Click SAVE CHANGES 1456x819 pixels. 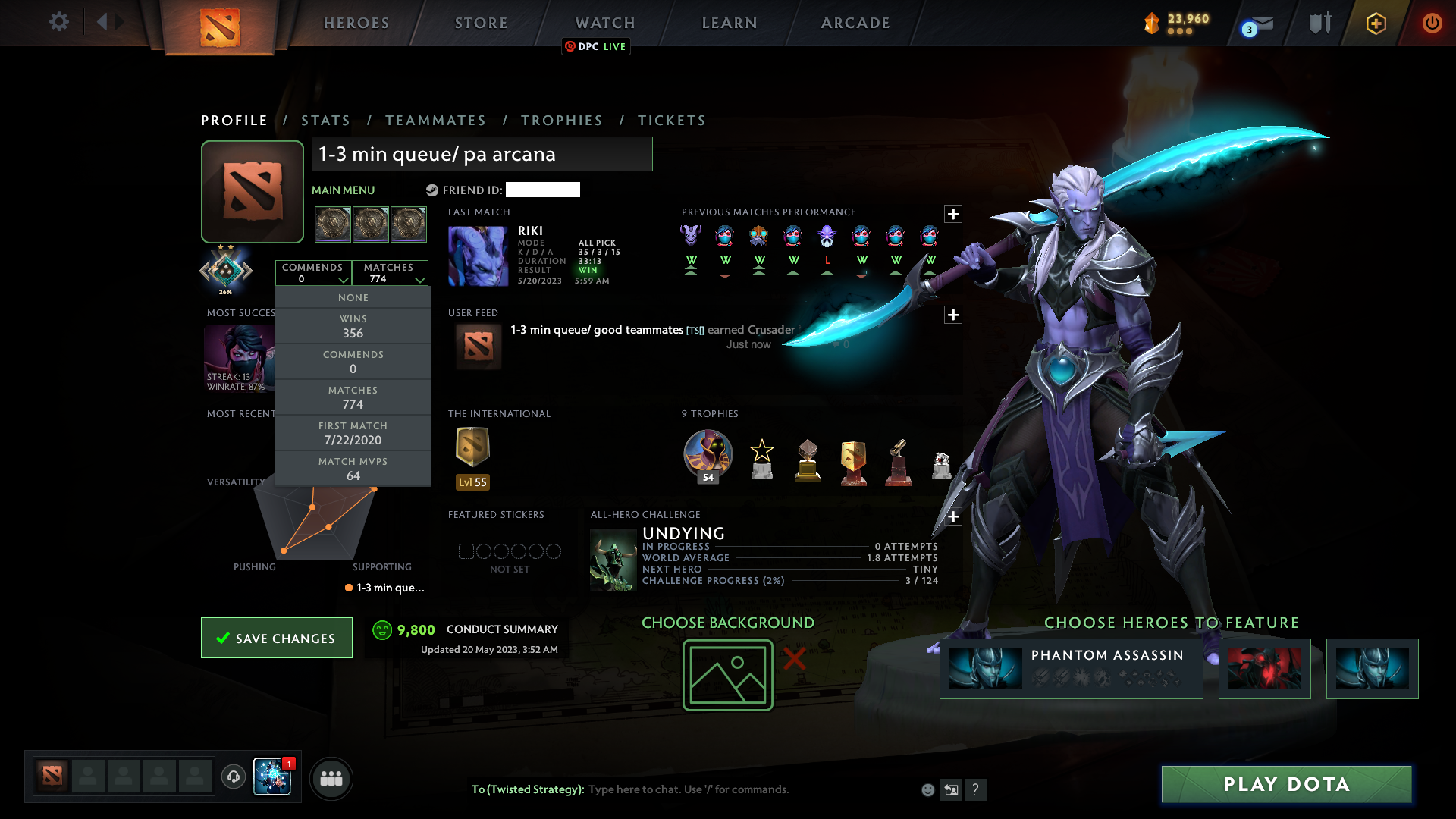point(276,638)
